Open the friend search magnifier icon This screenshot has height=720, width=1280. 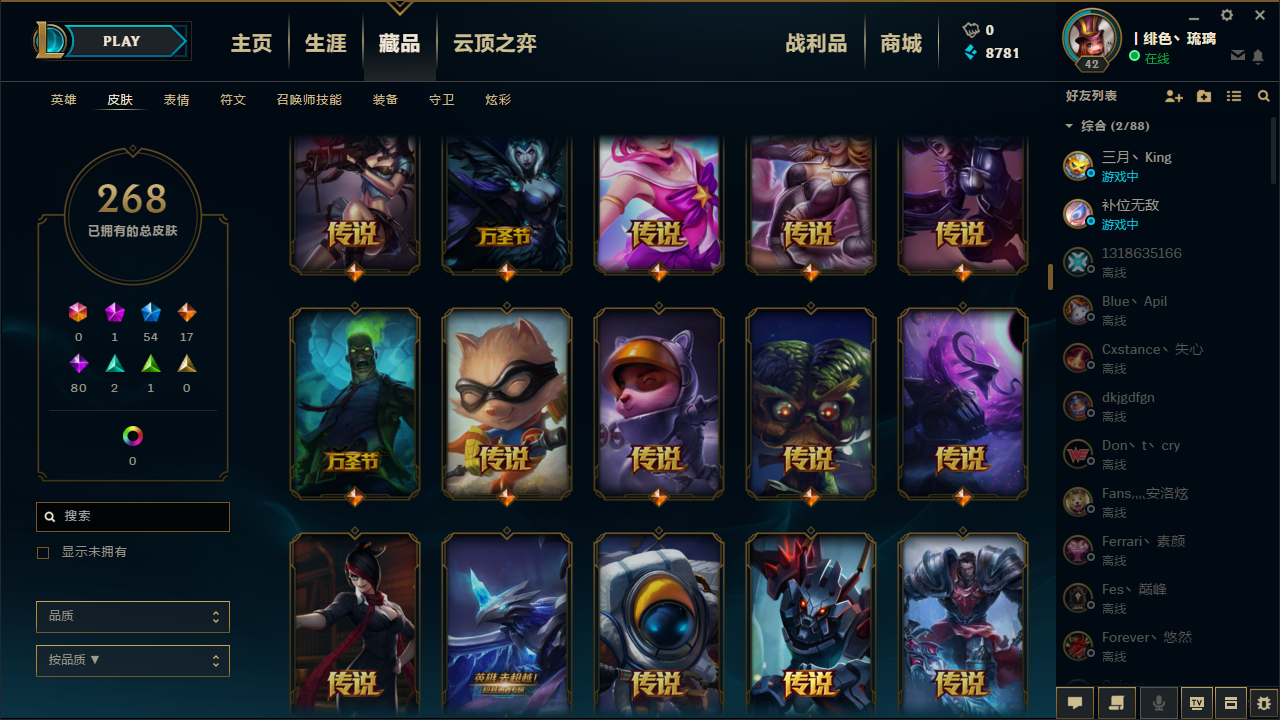1263,95
